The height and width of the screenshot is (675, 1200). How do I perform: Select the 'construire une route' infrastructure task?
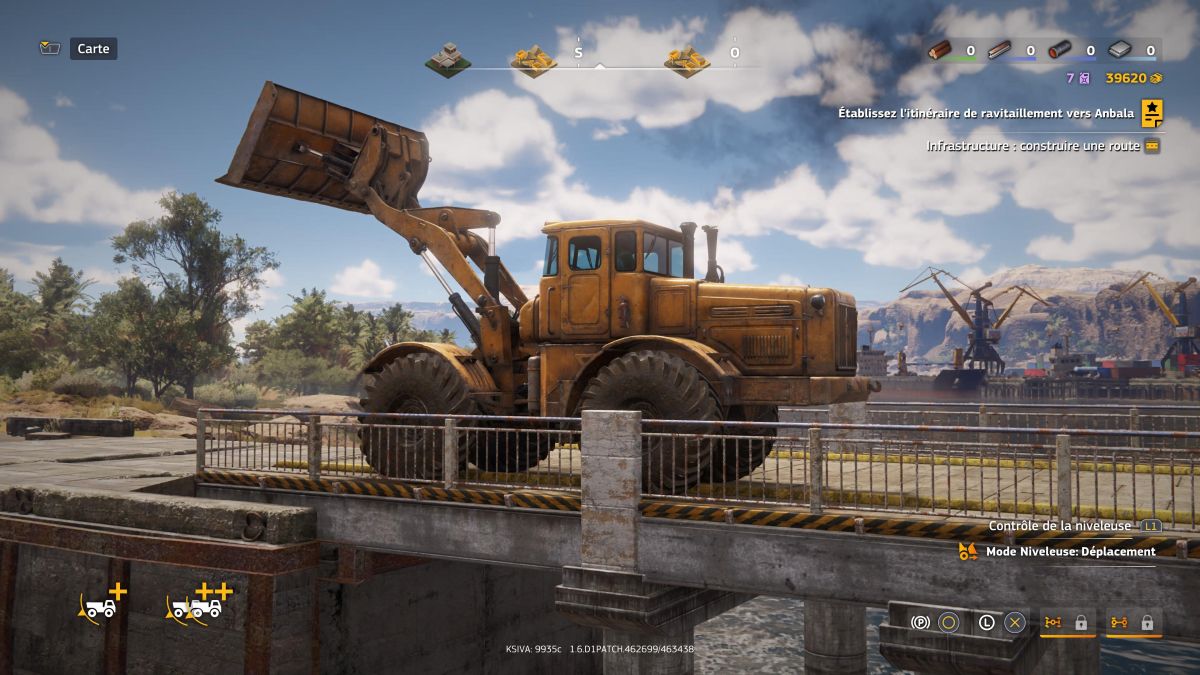pyautogui.click(x=1033, y=146)
